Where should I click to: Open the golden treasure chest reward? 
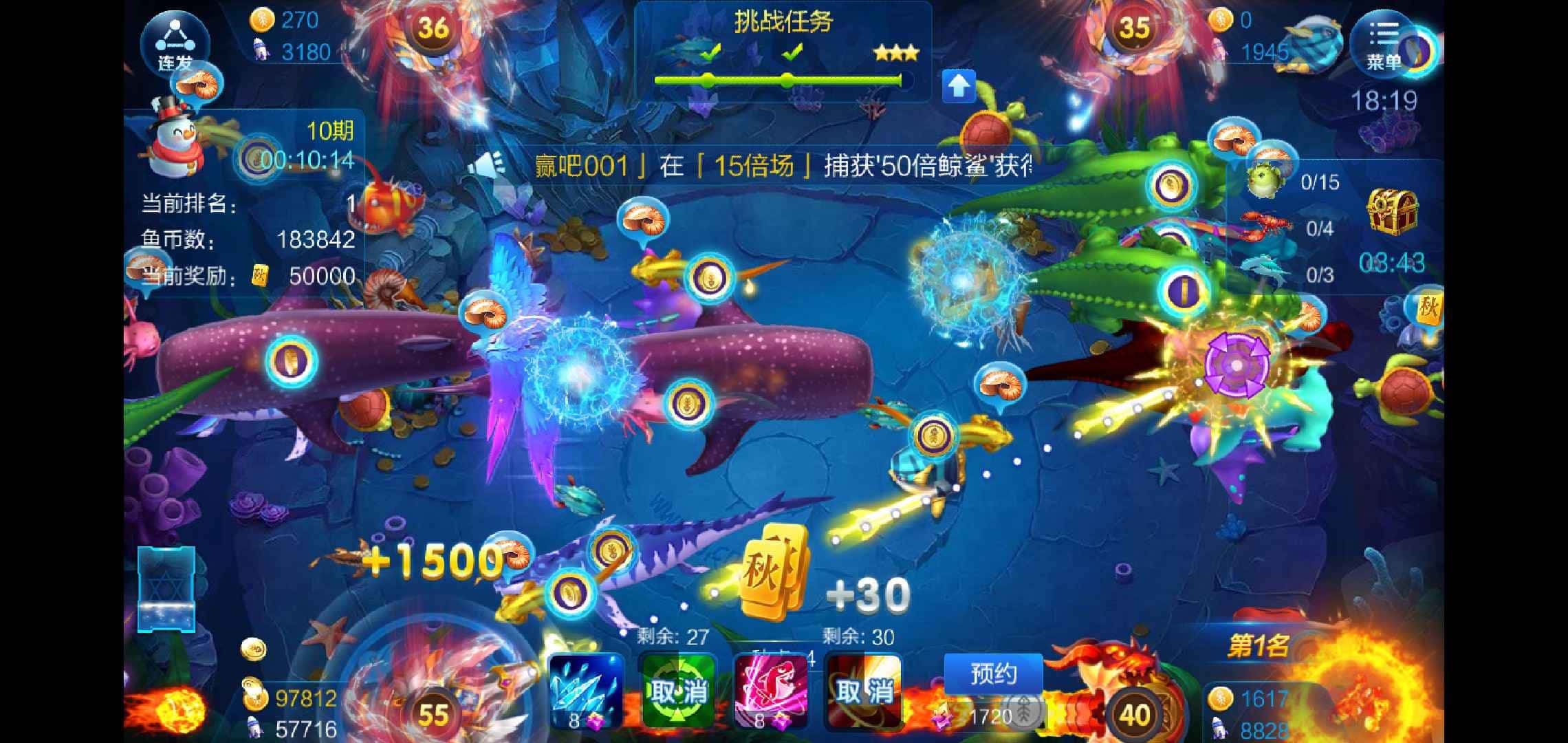point(1392,211)
